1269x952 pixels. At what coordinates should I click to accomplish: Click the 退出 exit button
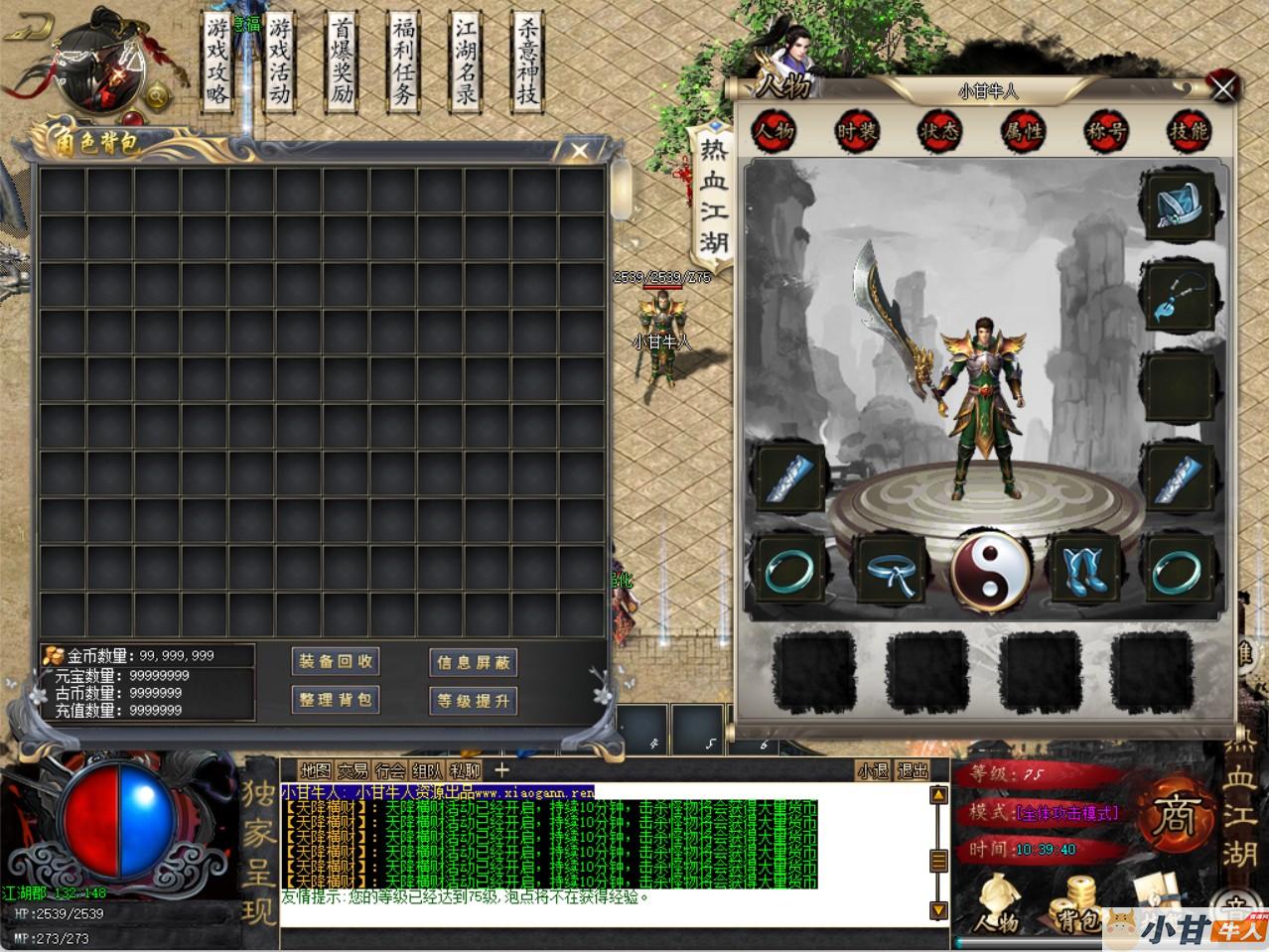click(x=912, y=770)
